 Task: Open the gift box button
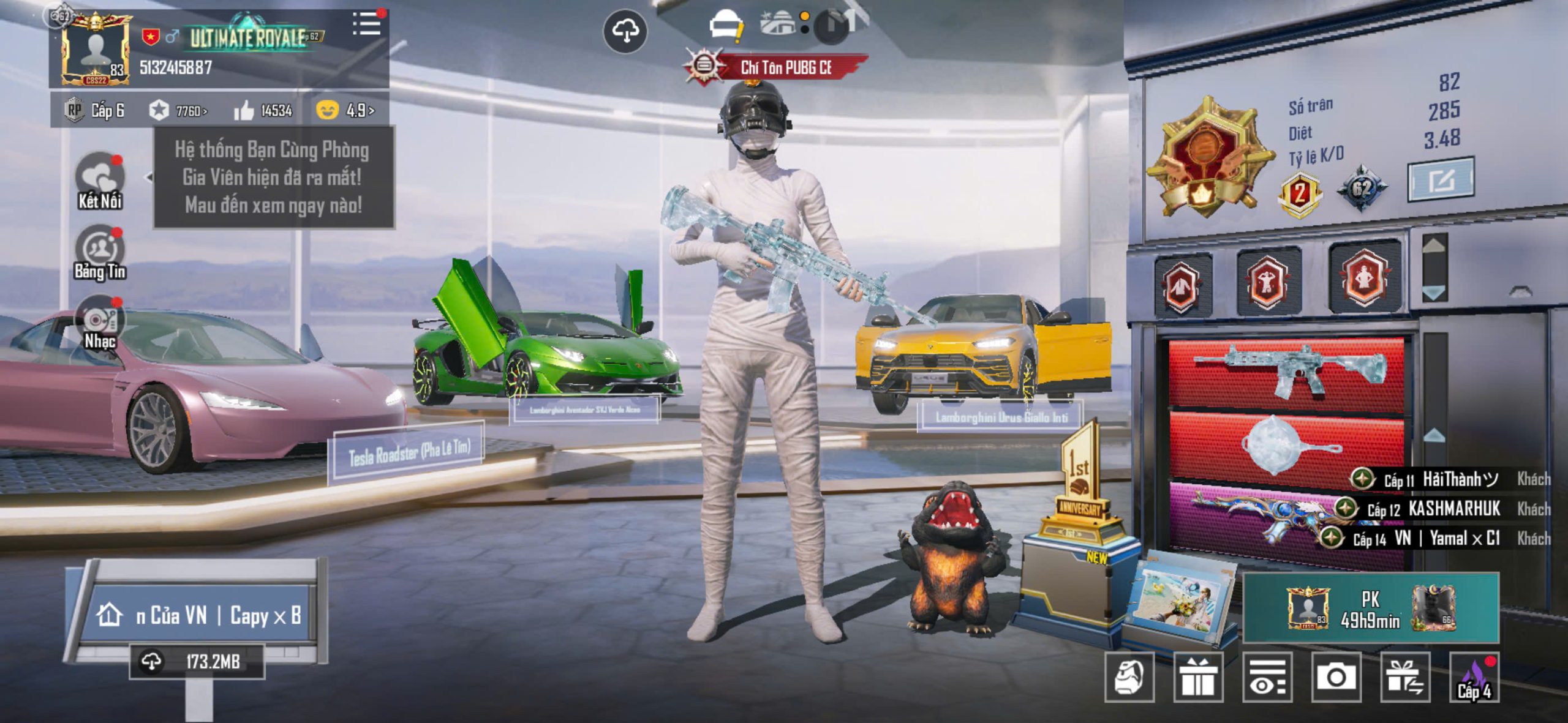1198,677
